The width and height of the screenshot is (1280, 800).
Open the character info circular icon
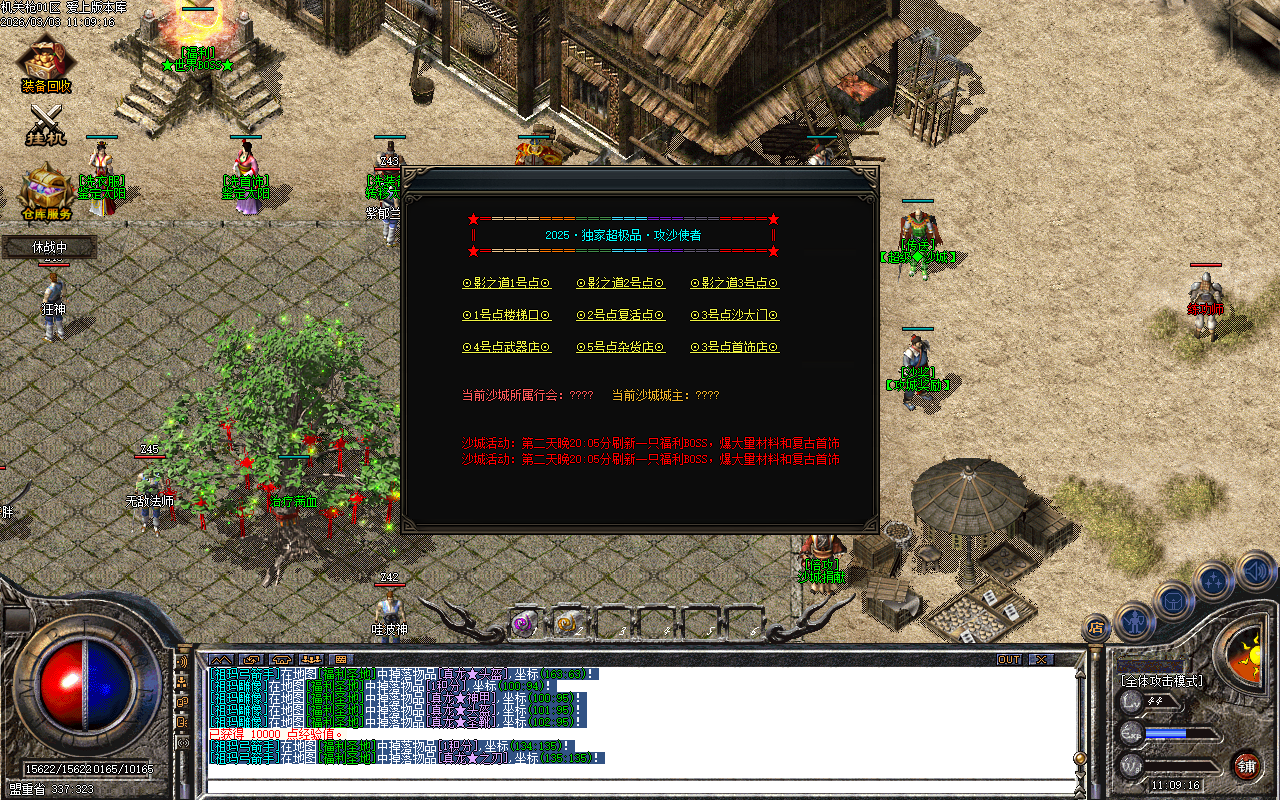(x=1135, y=623)
